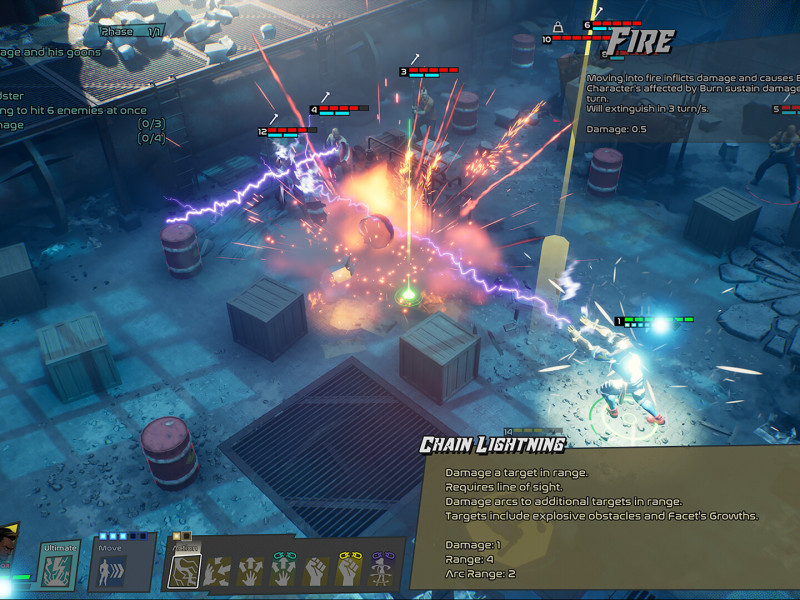Choose the purple chain-link figure ability
The image size is (800, 600).
click(x=381, y=570)
